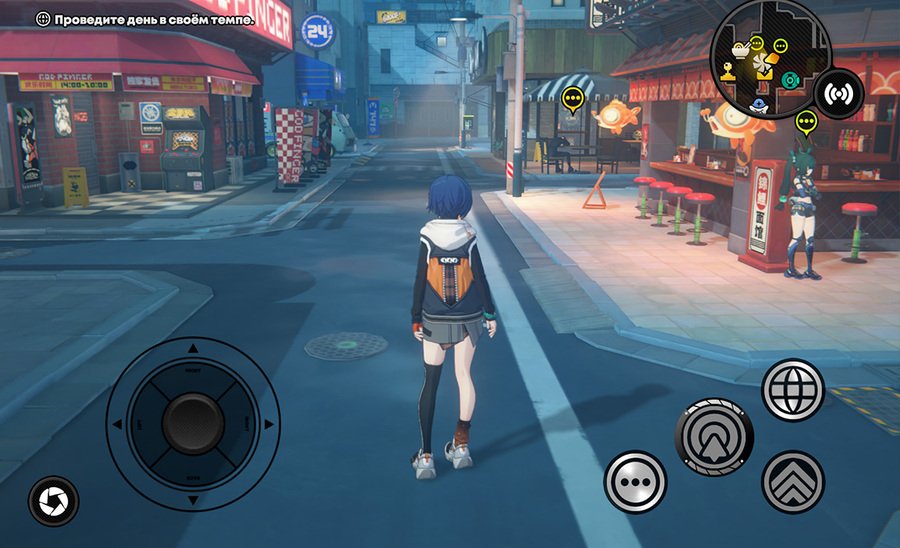Tap the three-dots chat button

[635, 482]
